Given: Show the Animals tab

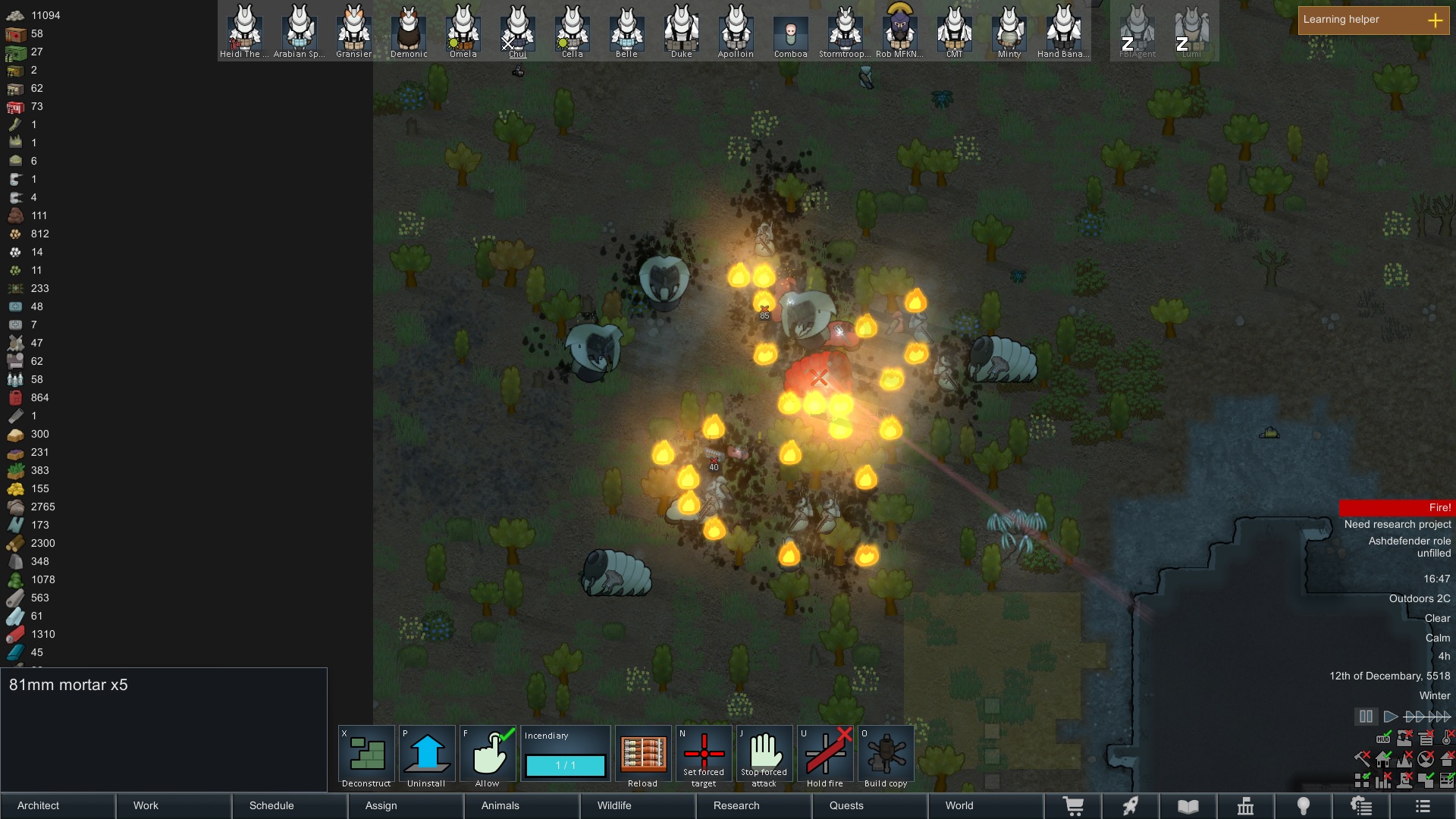Looking at the screenshot, I should click(x=521, y=805).
